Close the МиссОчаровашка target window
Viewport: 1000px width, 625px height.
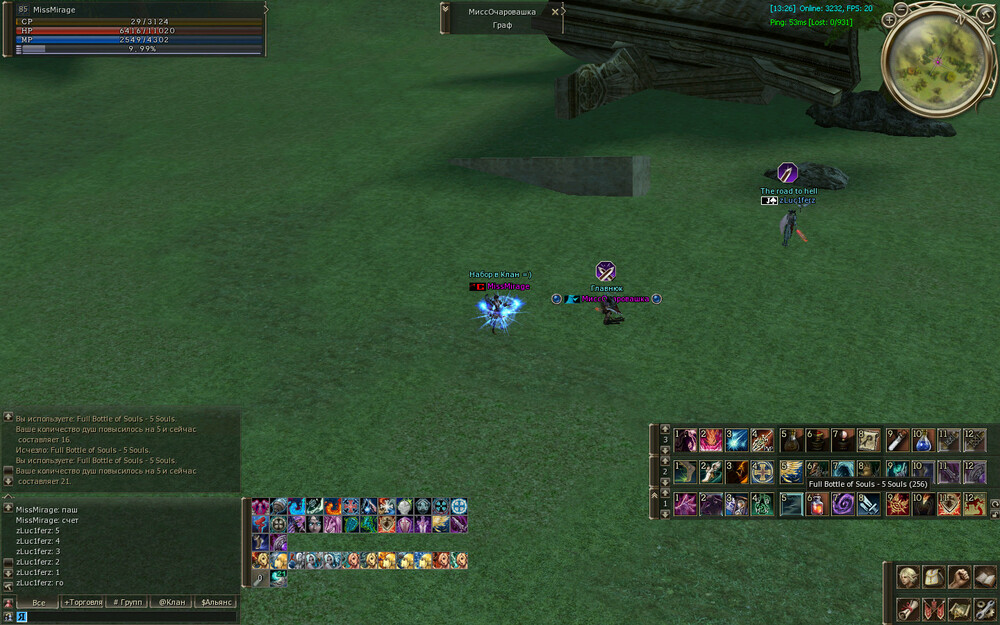(x=555, y=12)
